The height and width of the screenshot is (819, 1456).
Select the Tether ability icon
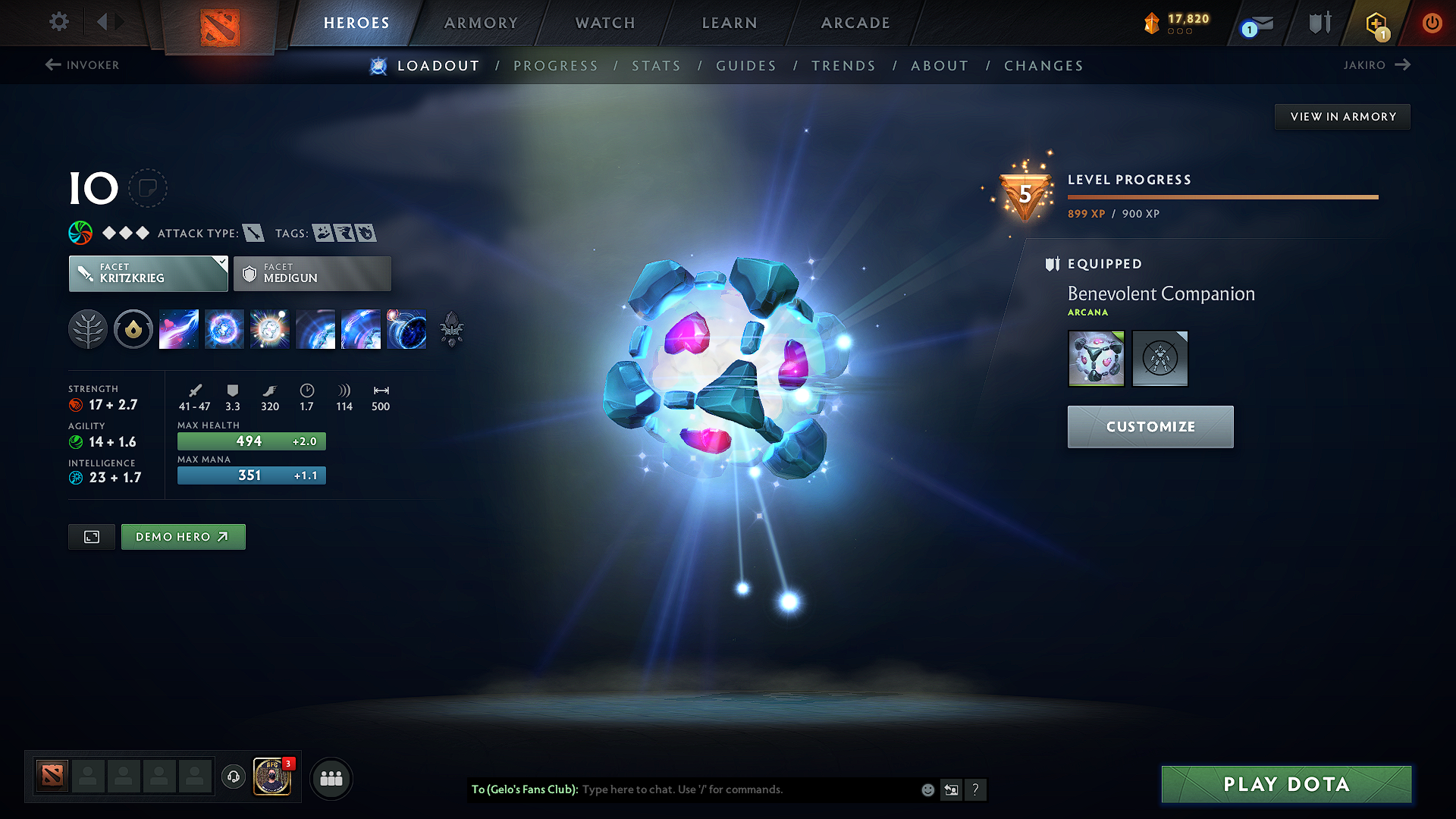(x=178, y=329)
